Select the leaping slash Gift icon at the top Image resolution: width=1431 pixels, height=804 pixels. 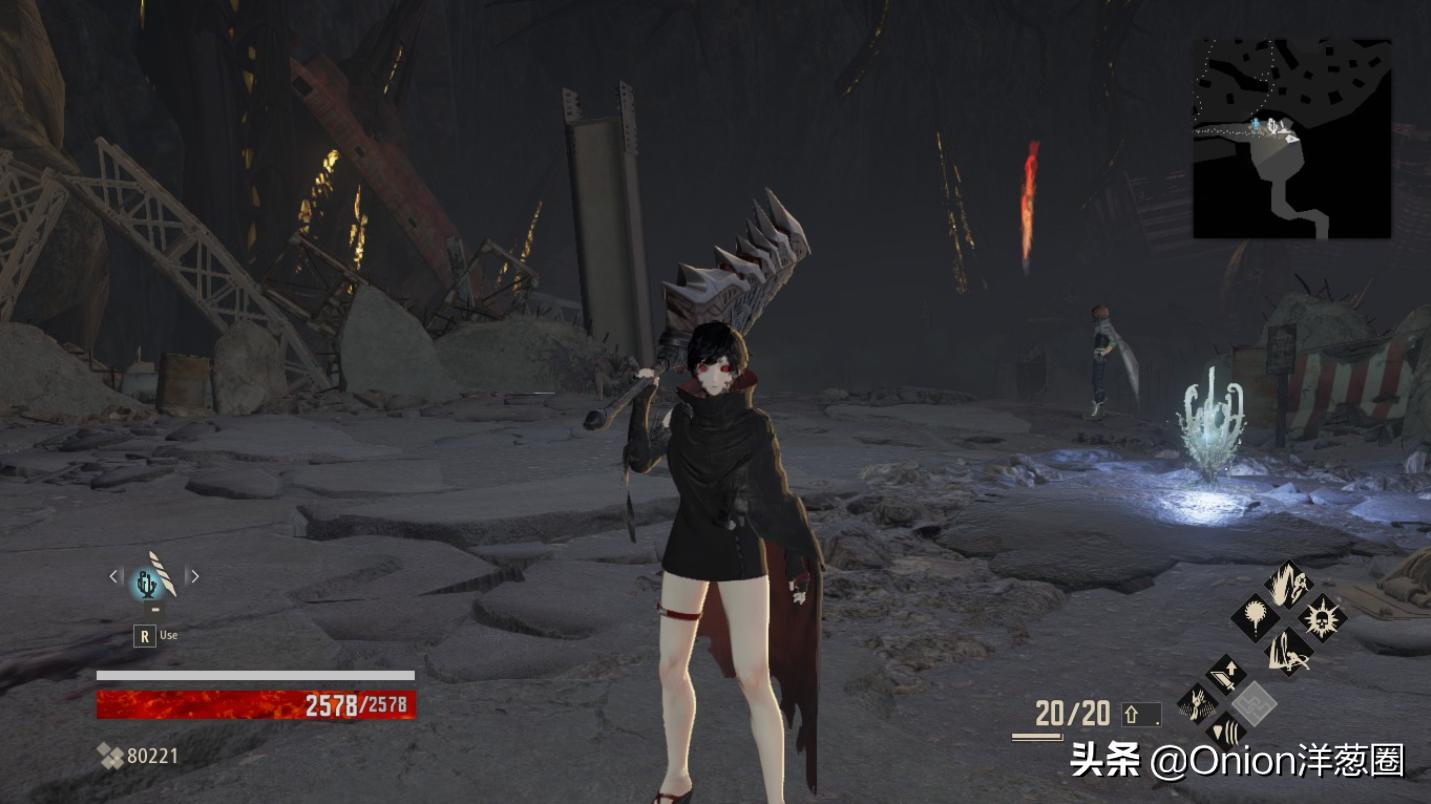(x=1288, y=585)
